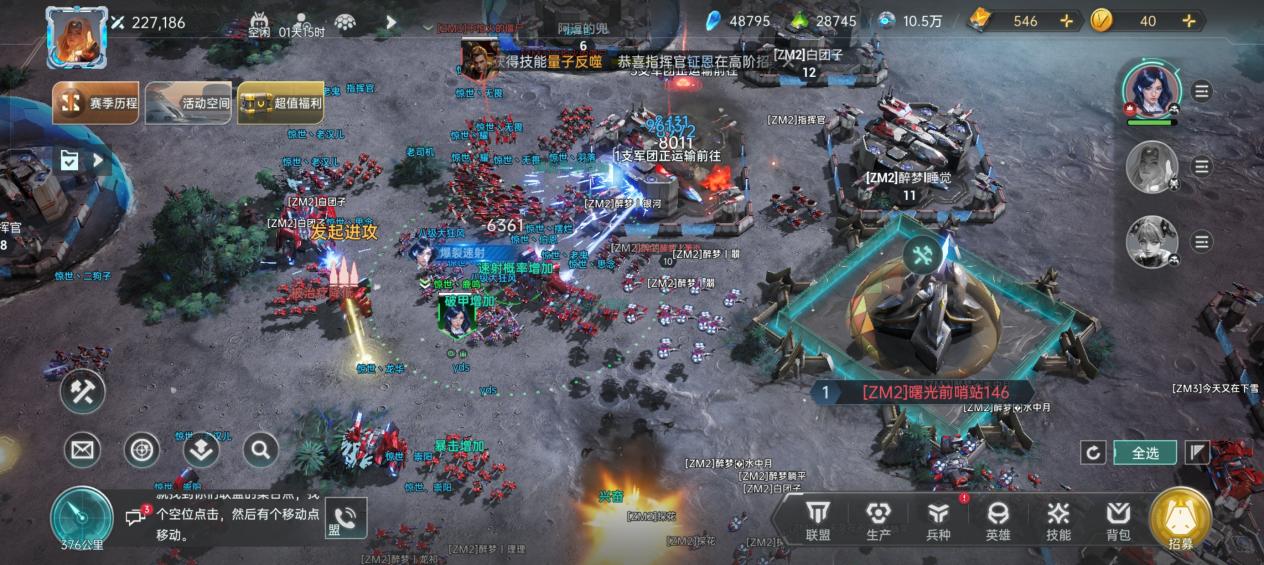Click the magnifying glass search button

260,450
